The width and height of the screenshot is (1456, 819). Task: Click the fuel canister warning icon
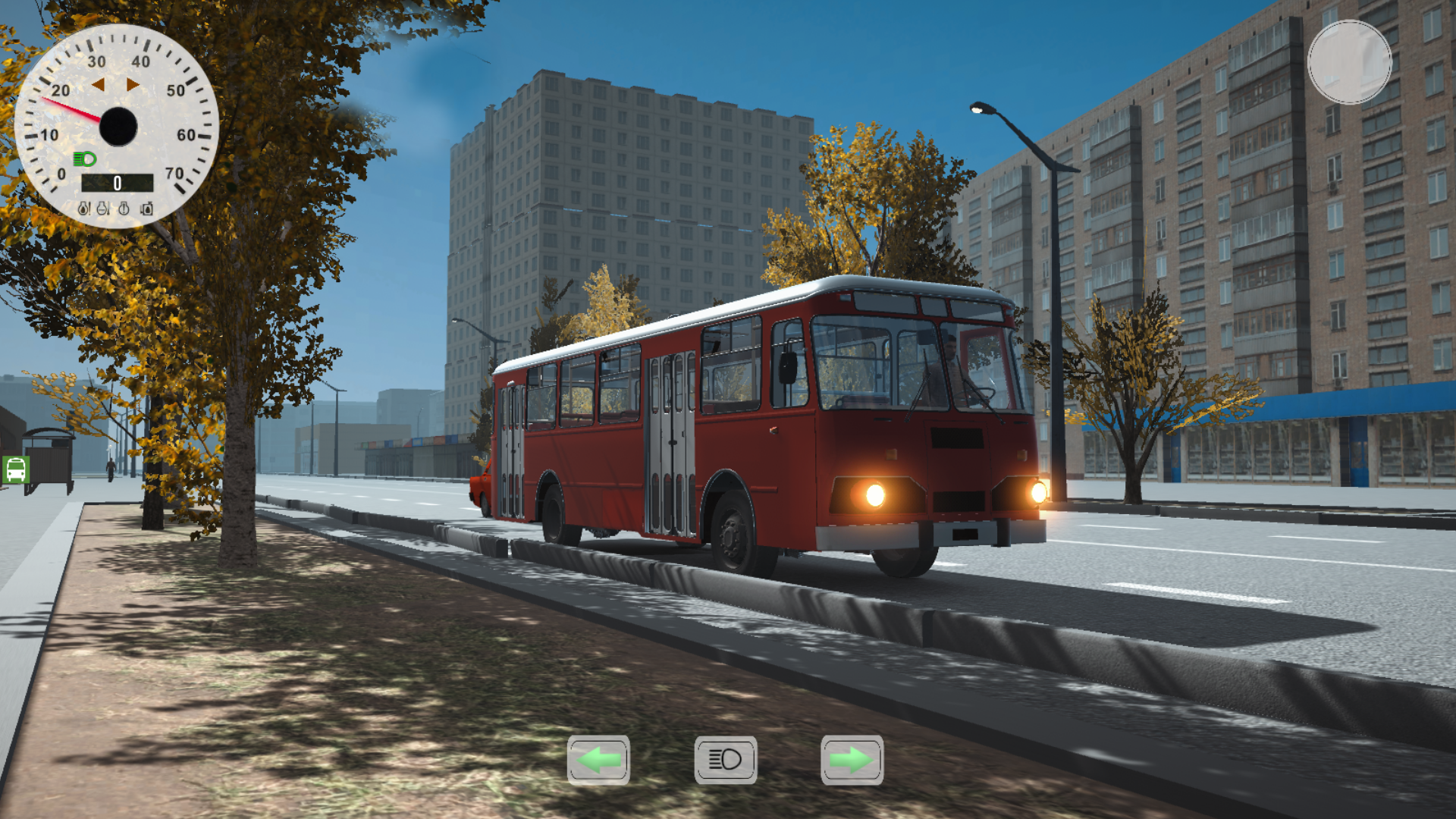coord(146,209)
